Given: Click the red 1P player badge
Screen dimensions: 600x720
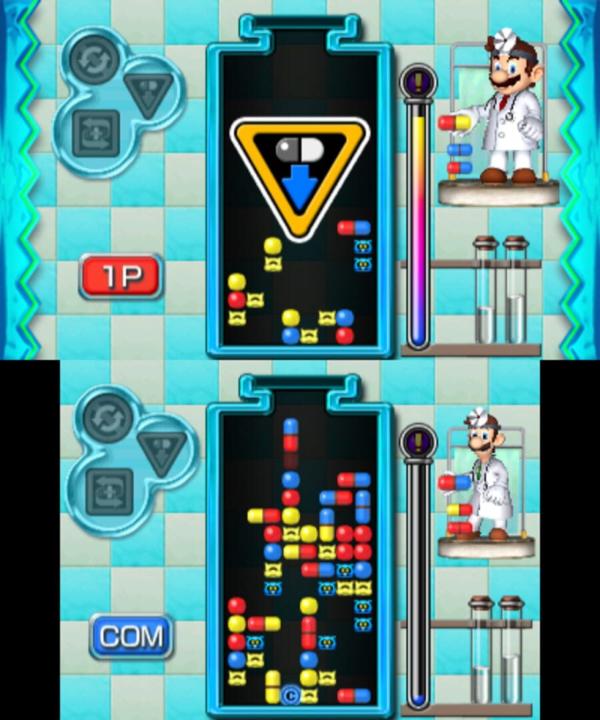Looking at the screenshot, I should (121, 277).
